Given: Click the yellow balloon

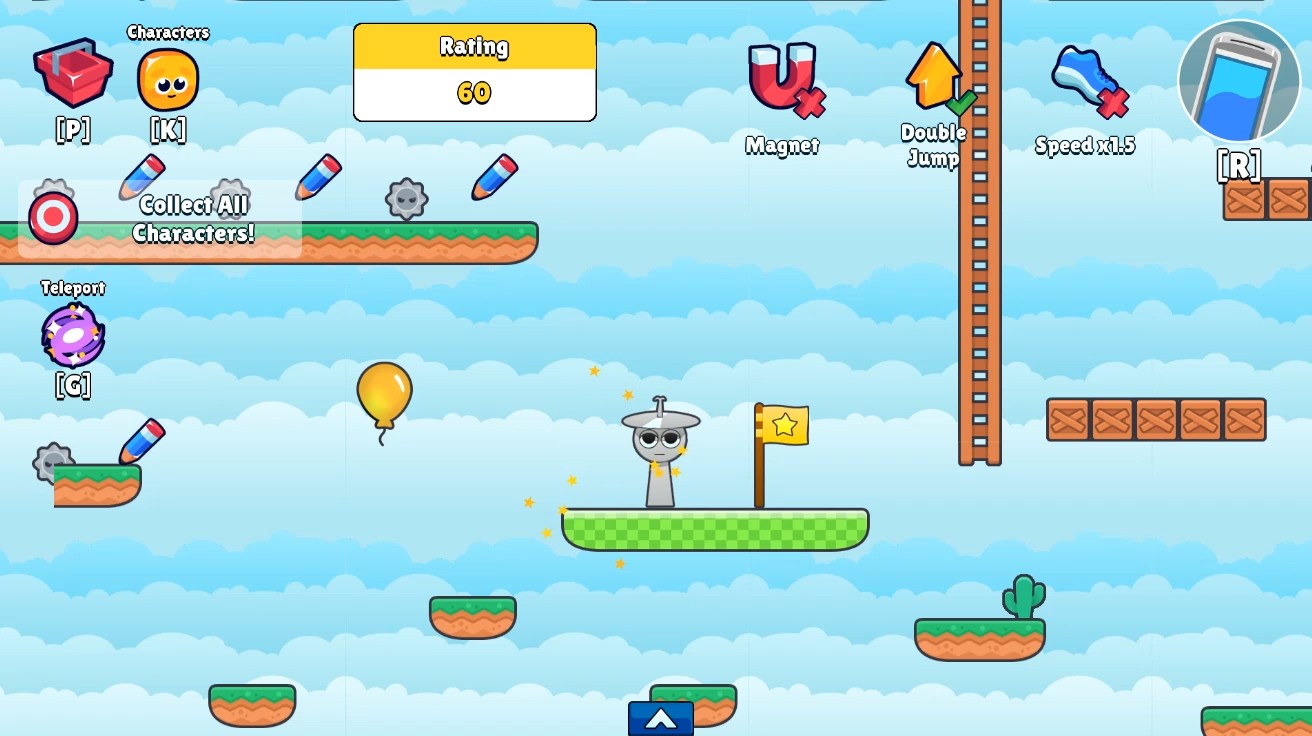Looking at the screenshot, I should (385, 398).
